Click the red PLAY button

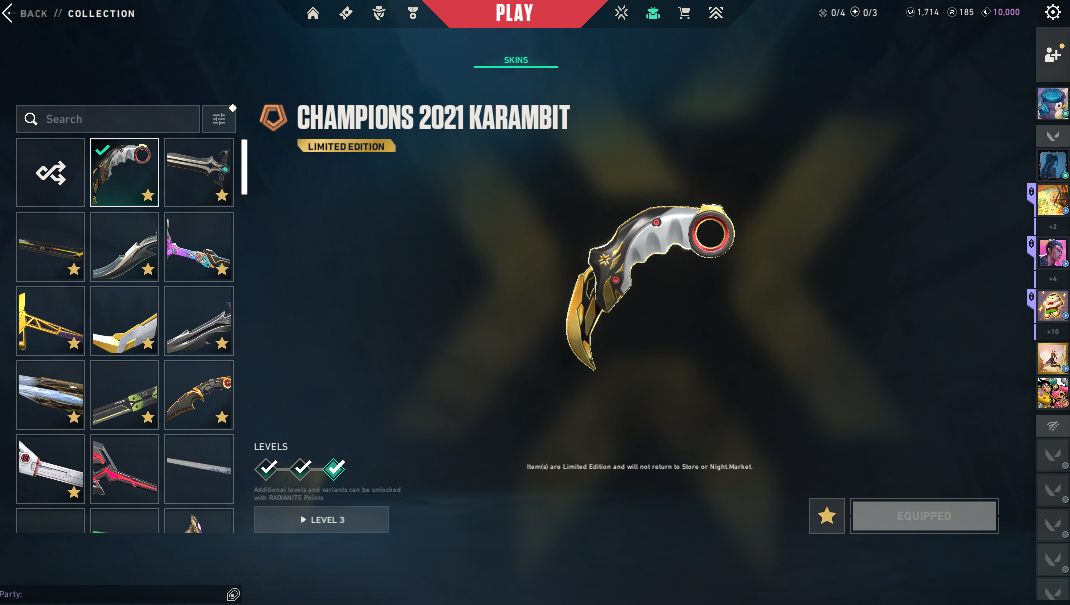point(514,14)
